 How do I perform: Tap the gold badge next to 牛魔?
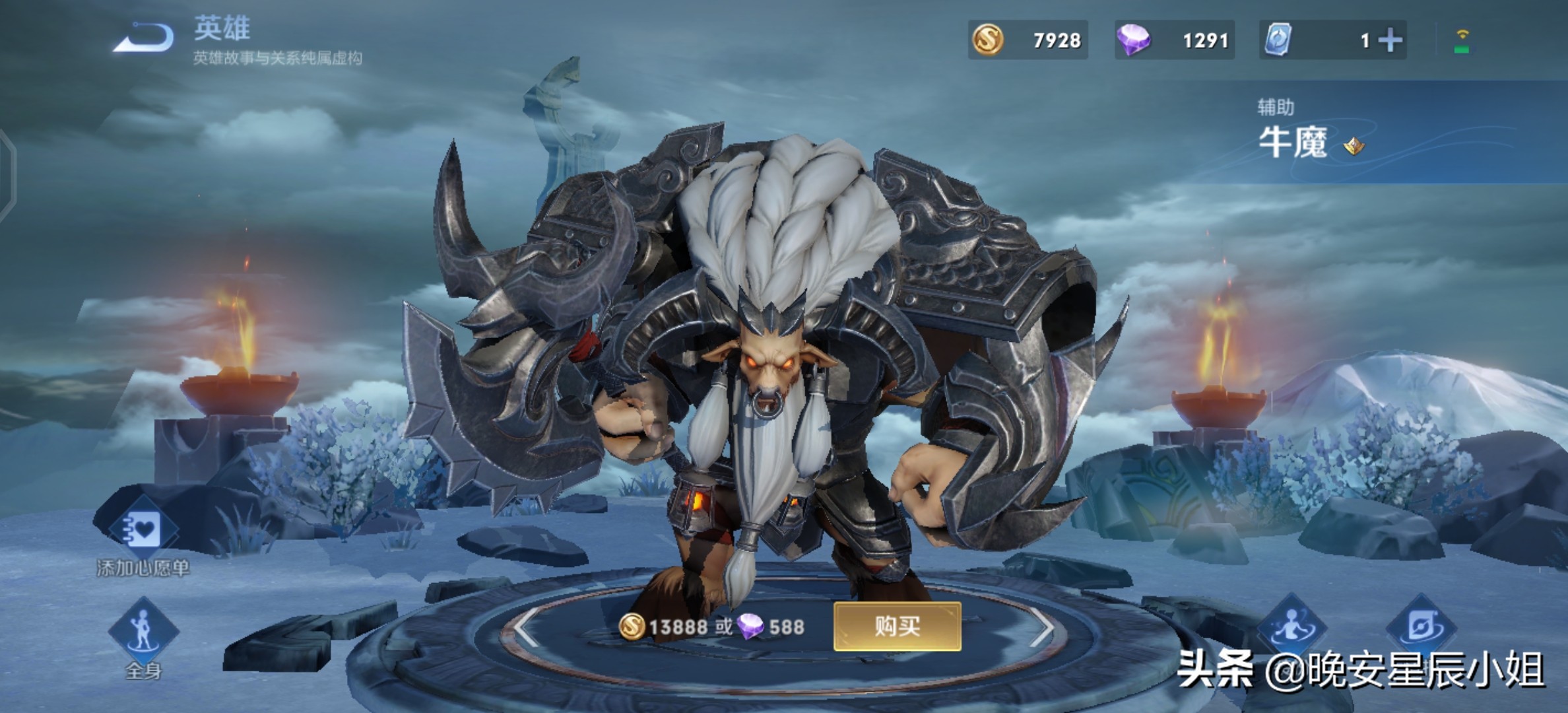click(x=1354, y=145)
